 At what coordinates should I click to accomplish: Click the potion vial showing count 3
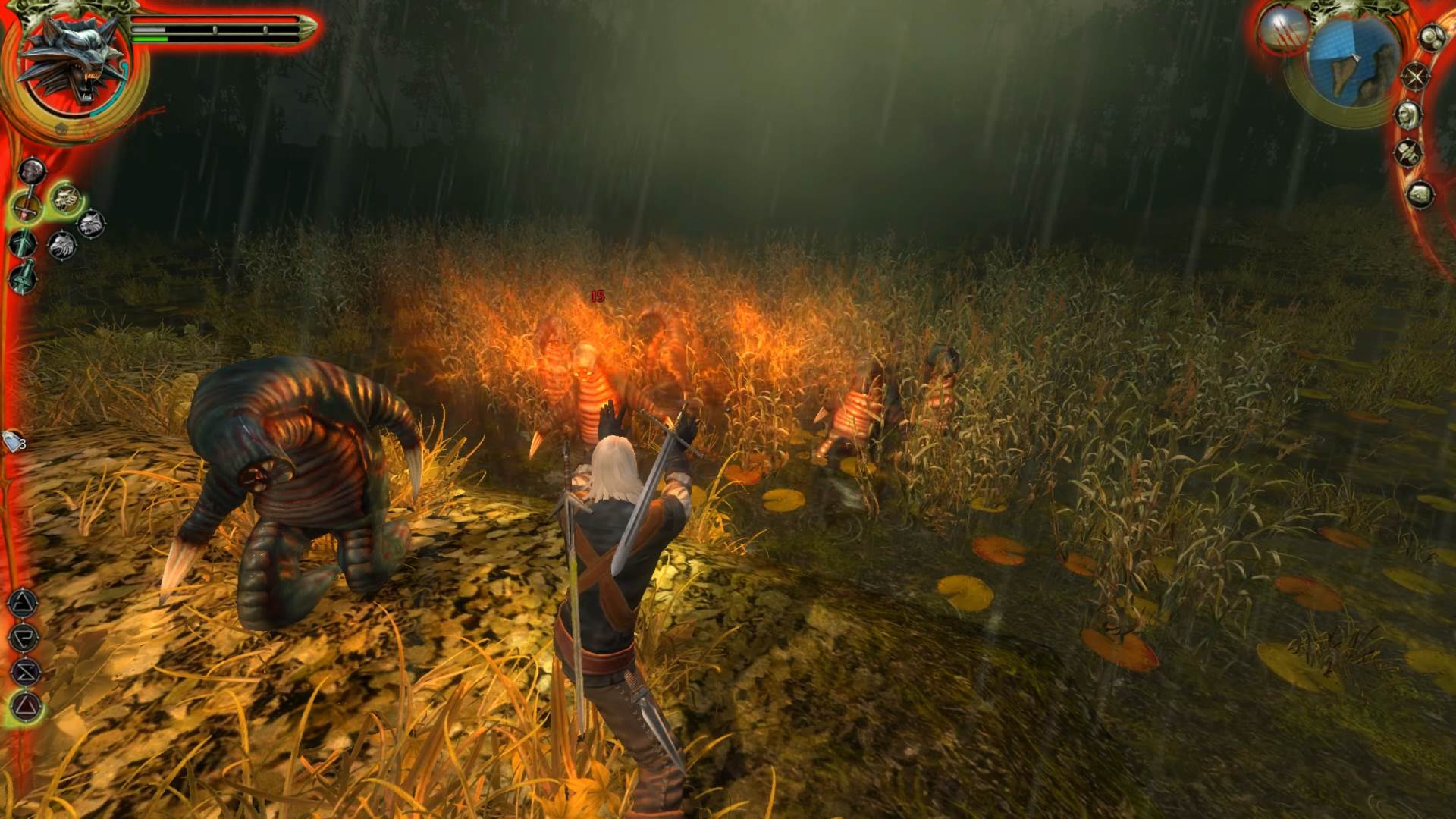tap(11, 441)
